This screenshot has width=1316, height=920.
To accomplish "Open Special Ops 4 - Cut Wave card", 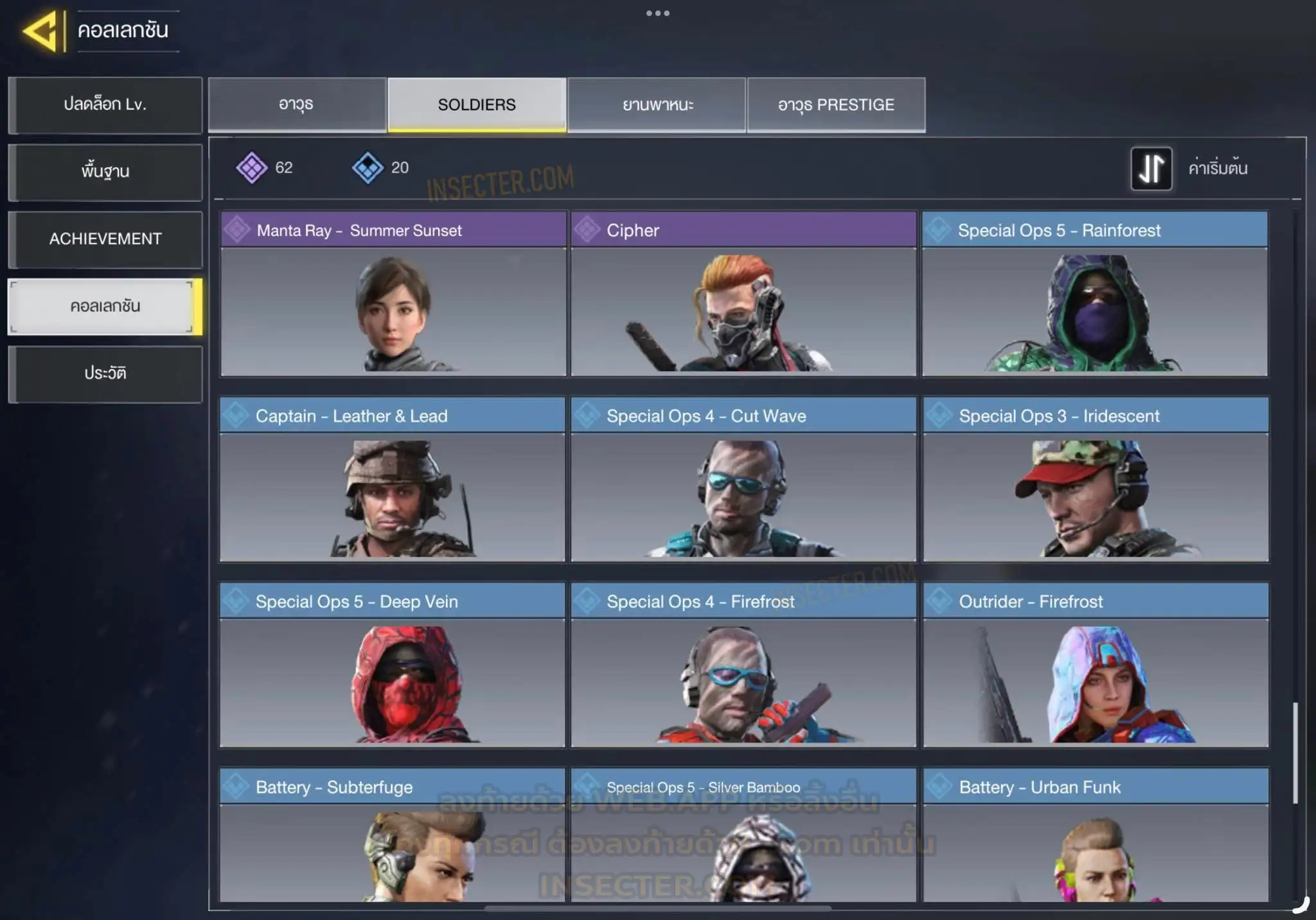I will 743,480.
